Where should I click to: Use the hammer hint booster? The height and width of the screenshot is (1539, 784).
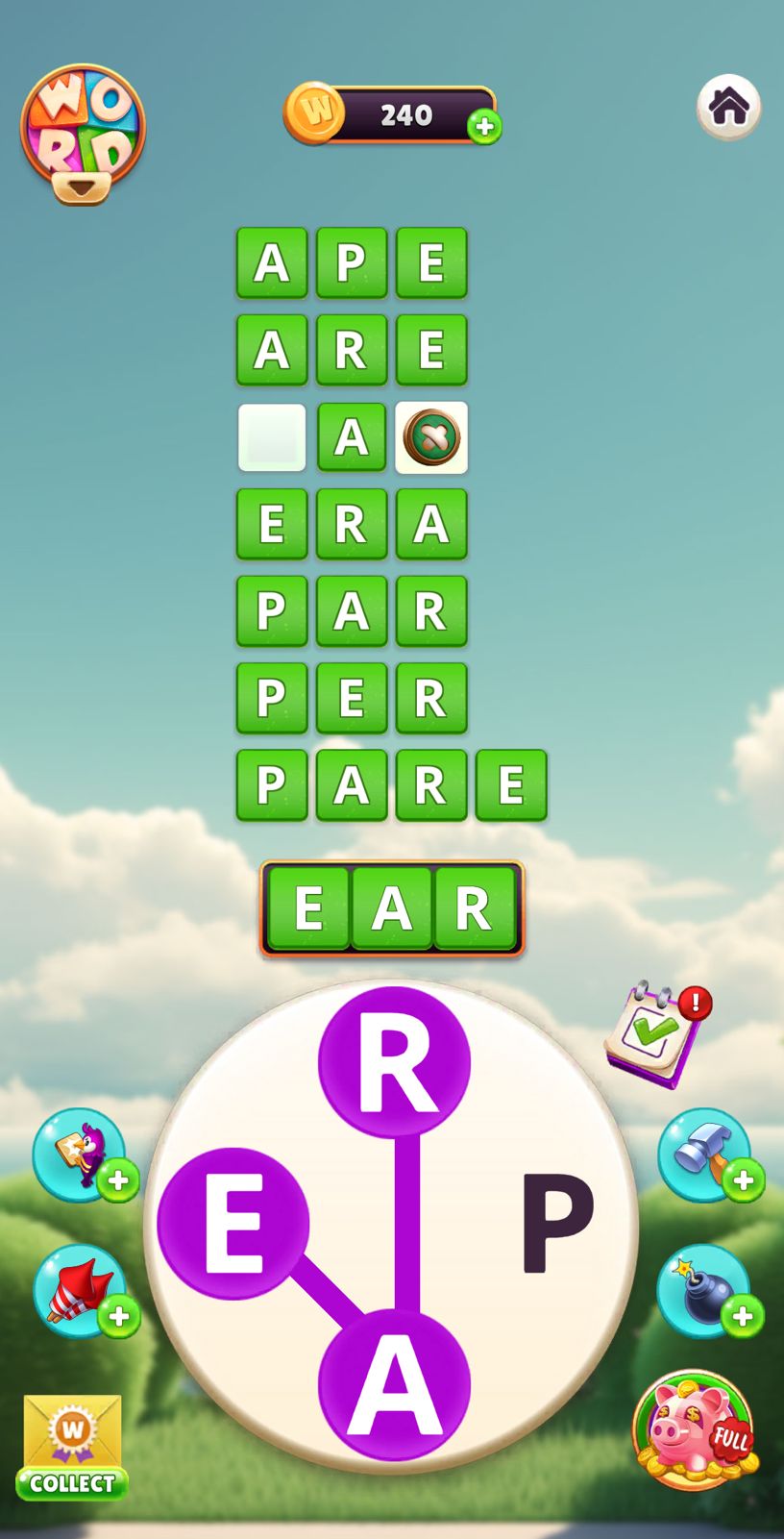pos(703,1154)
